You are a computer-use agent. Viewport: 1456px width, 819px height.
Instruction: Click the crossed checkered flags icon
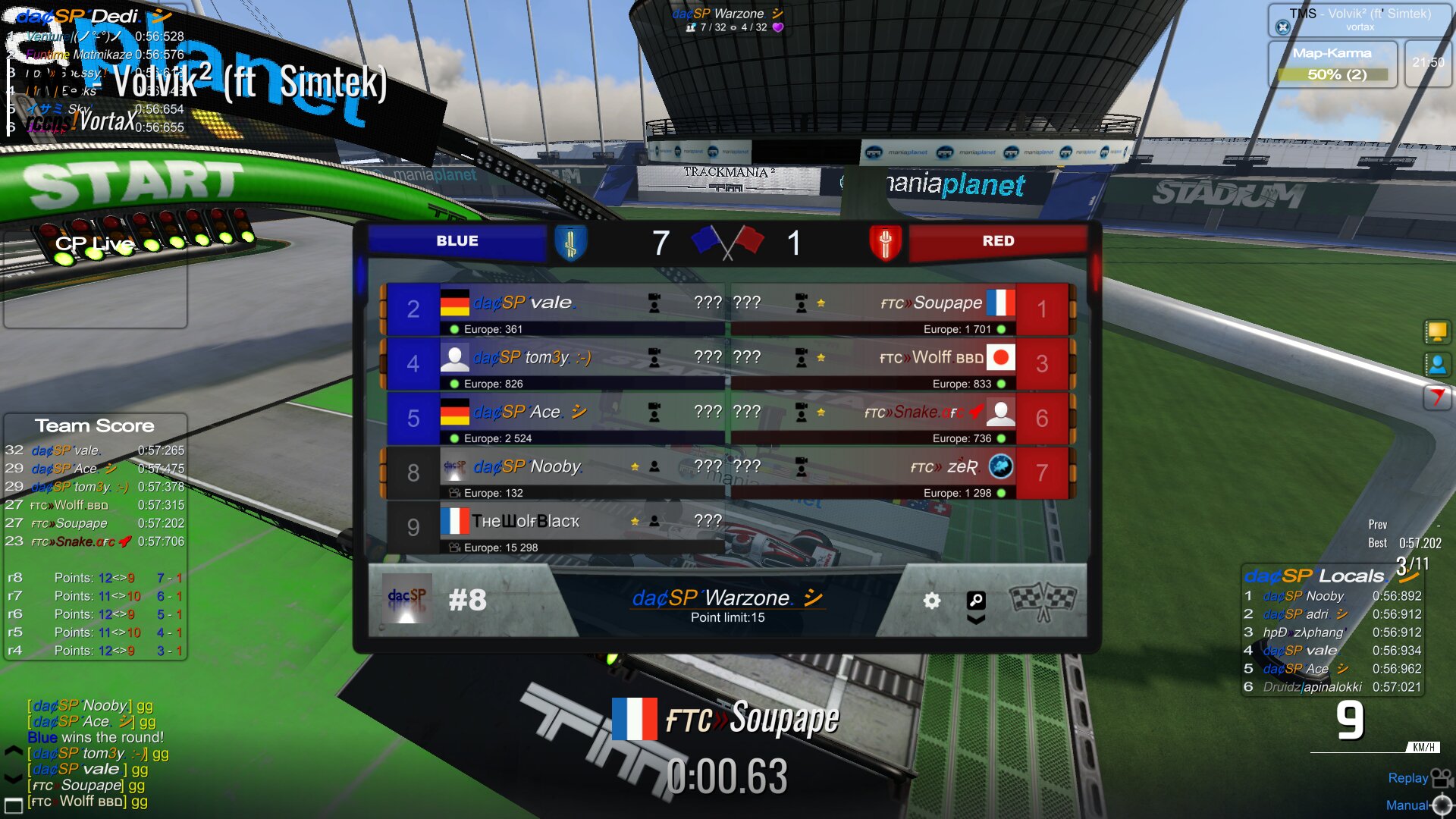click(x=1043, y=601)
